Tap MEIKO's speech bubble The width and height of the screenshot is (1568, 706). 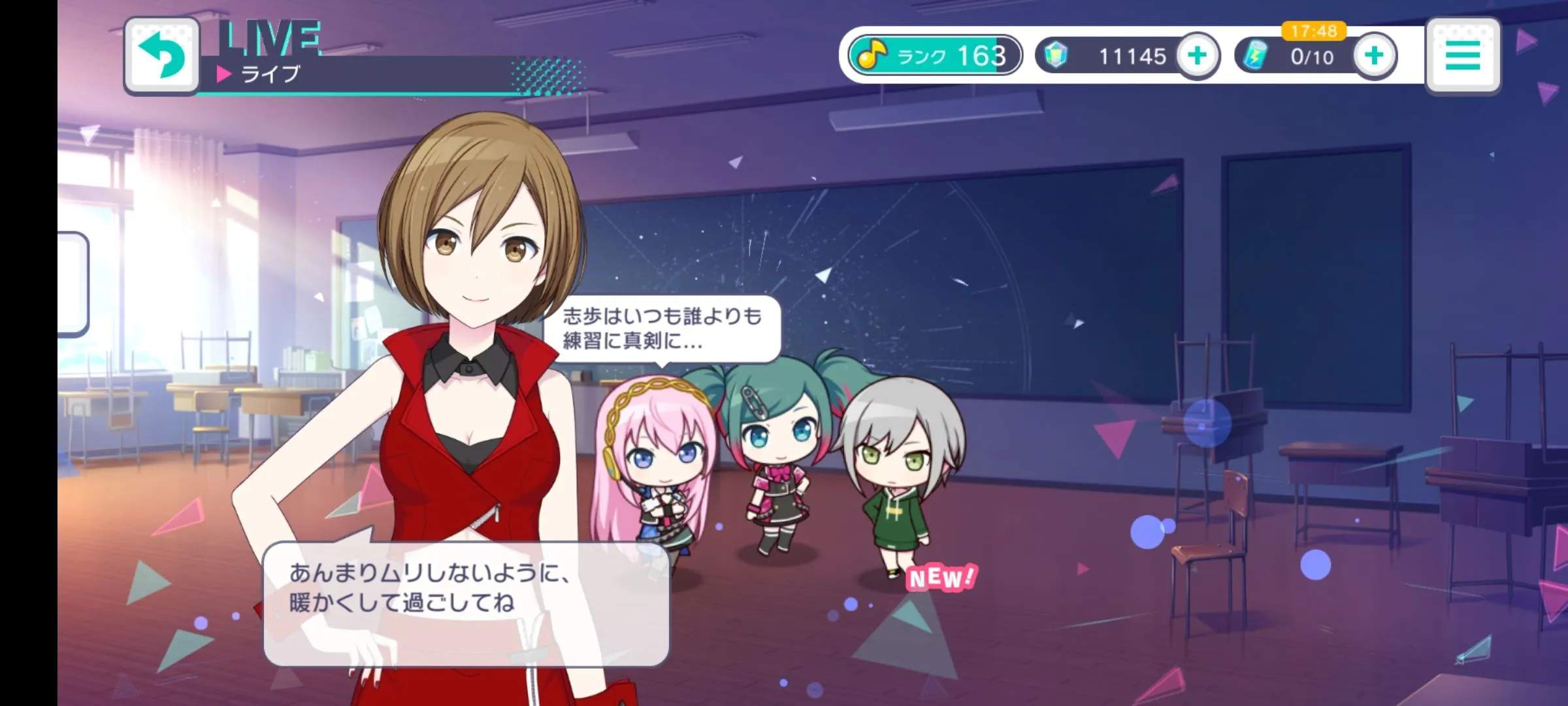pyautogui.click(x=466, y=603)
